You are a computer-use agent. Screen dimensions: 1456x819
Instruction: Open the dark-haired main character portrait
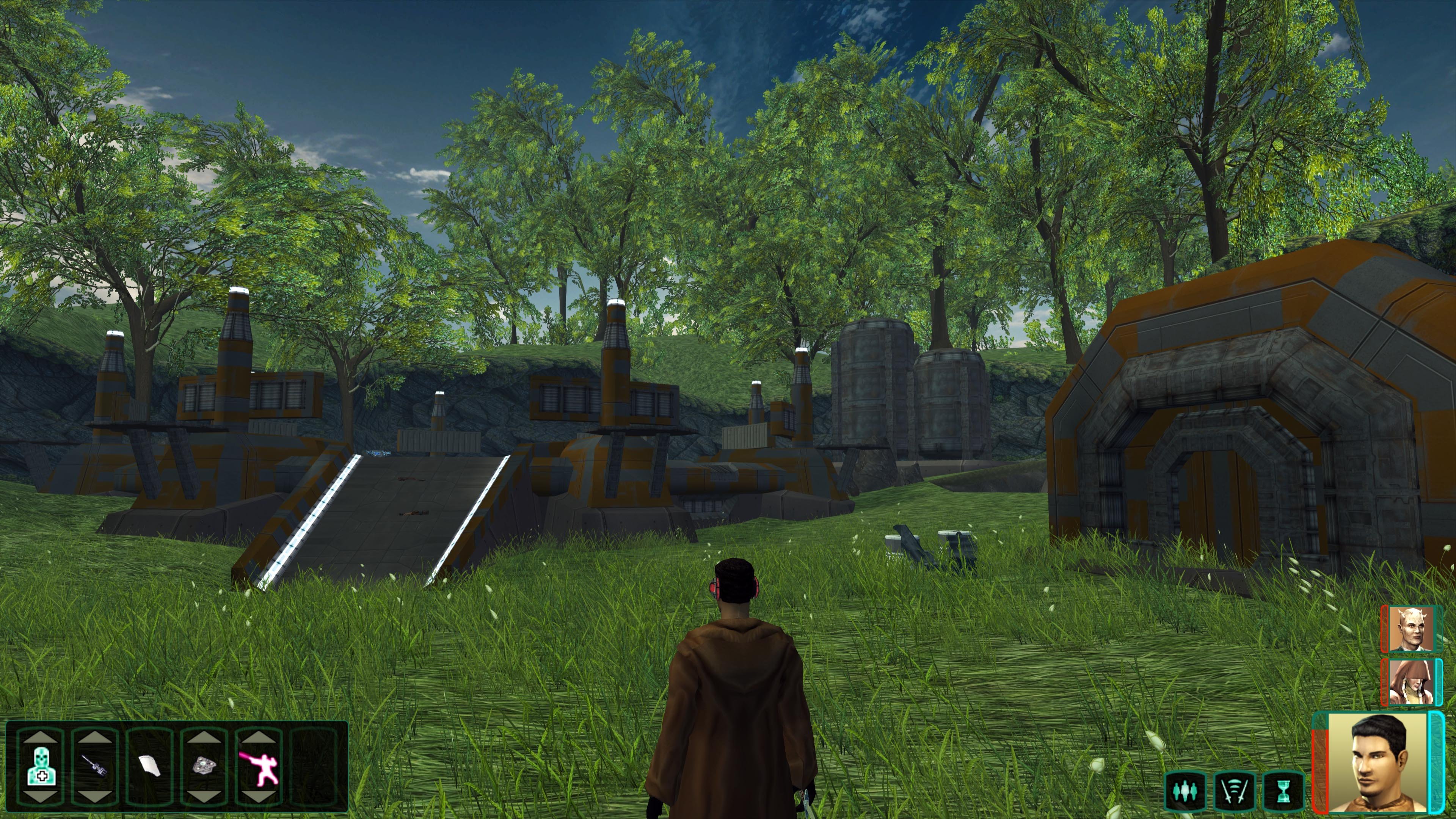(x=1377, y=763)
